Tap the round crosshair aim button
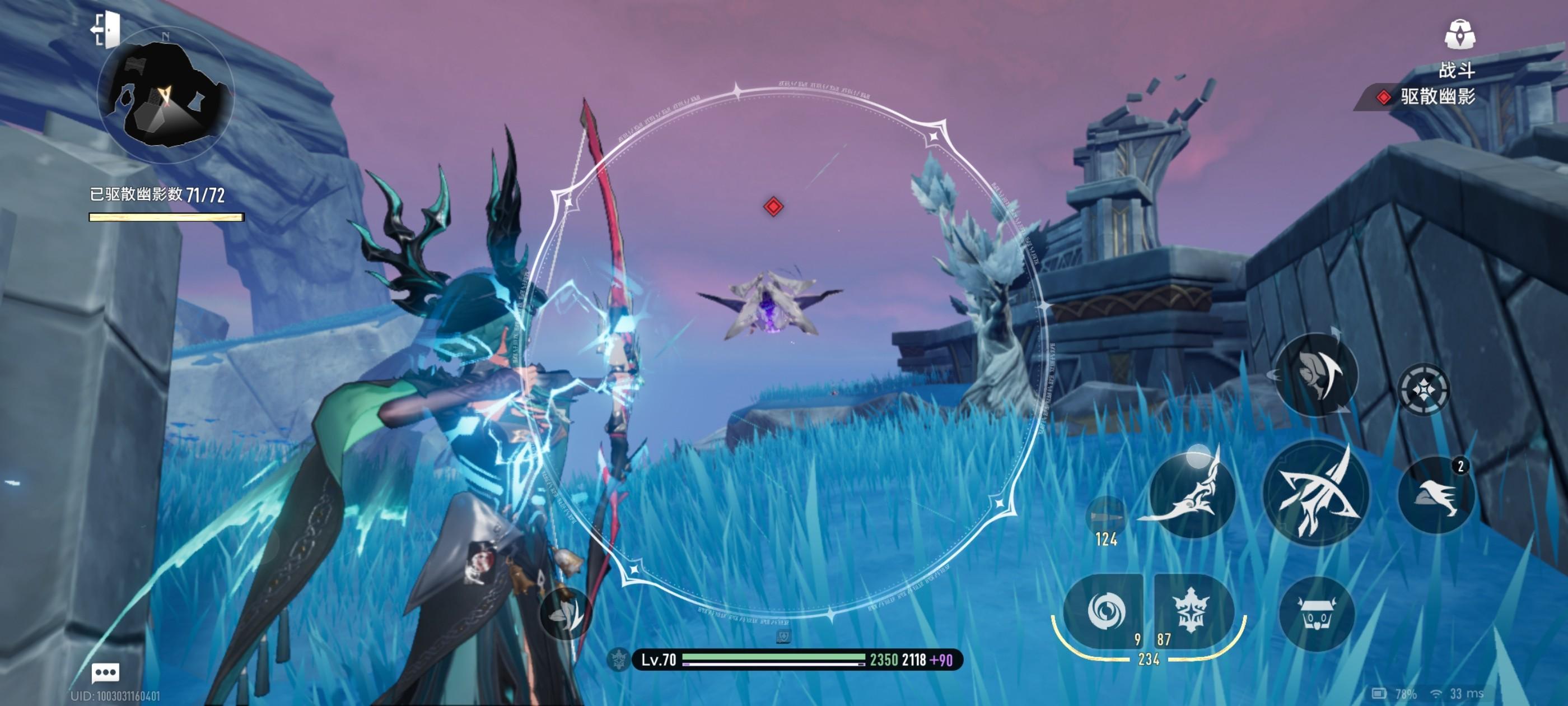Viewport: 1568px width, 706px height. click(x=1423, y=389)
